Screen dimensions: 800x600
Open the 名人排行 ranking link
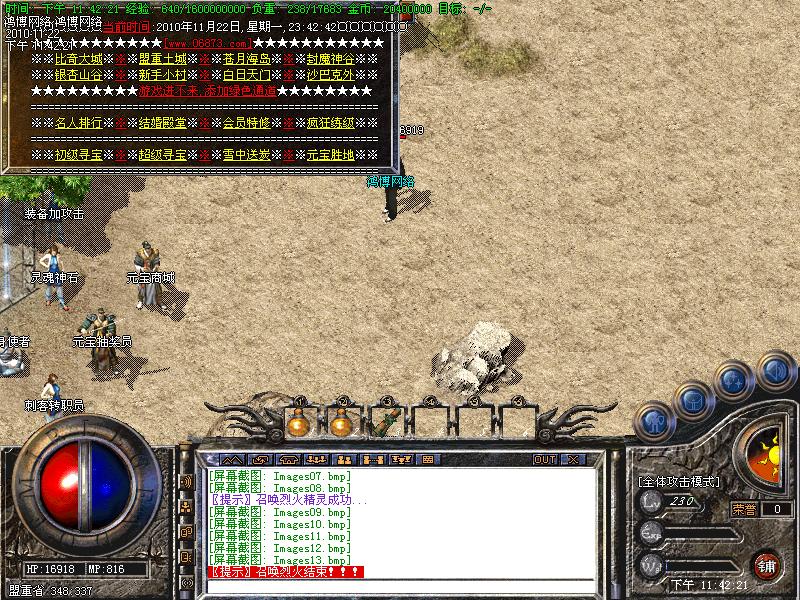click(78, 123)
